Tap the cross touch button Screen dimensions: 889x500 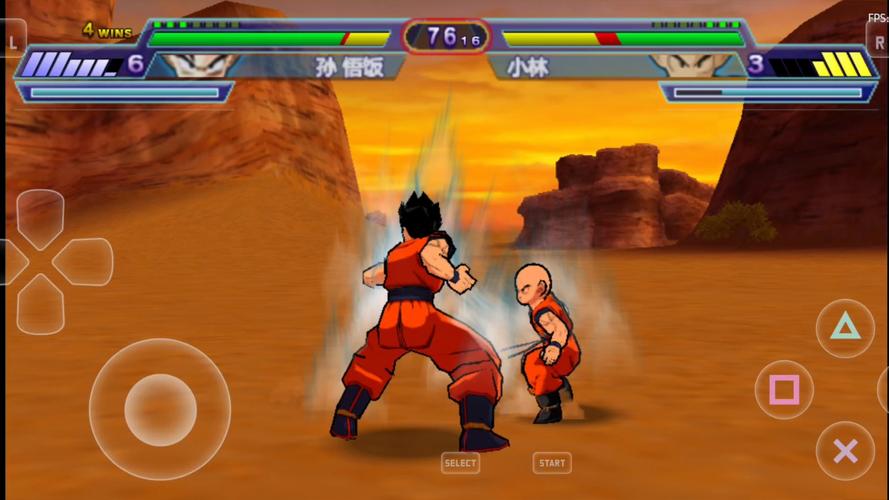(x=845, y=451)
